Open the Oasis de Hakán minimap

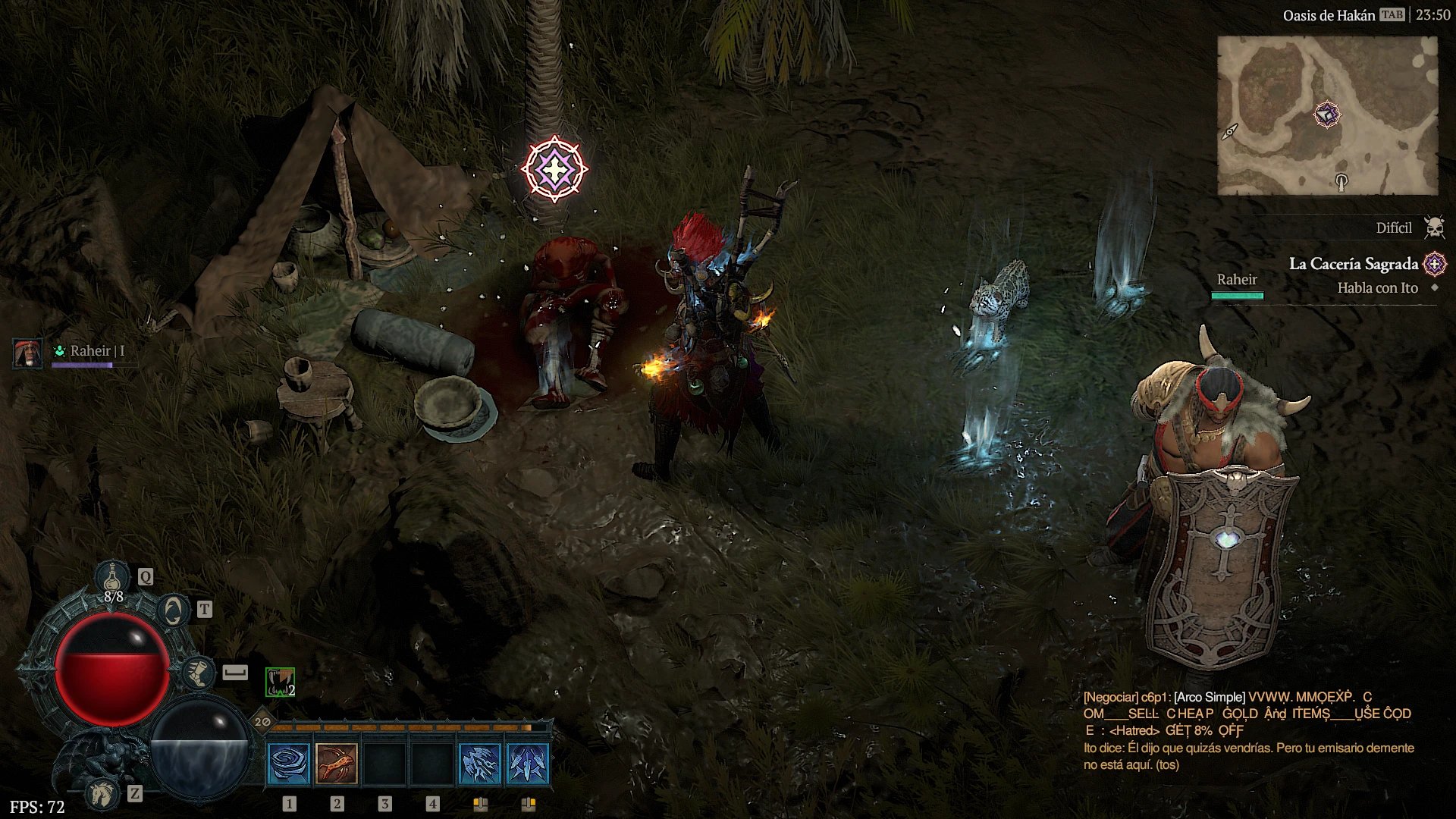tap(1327, 115)
